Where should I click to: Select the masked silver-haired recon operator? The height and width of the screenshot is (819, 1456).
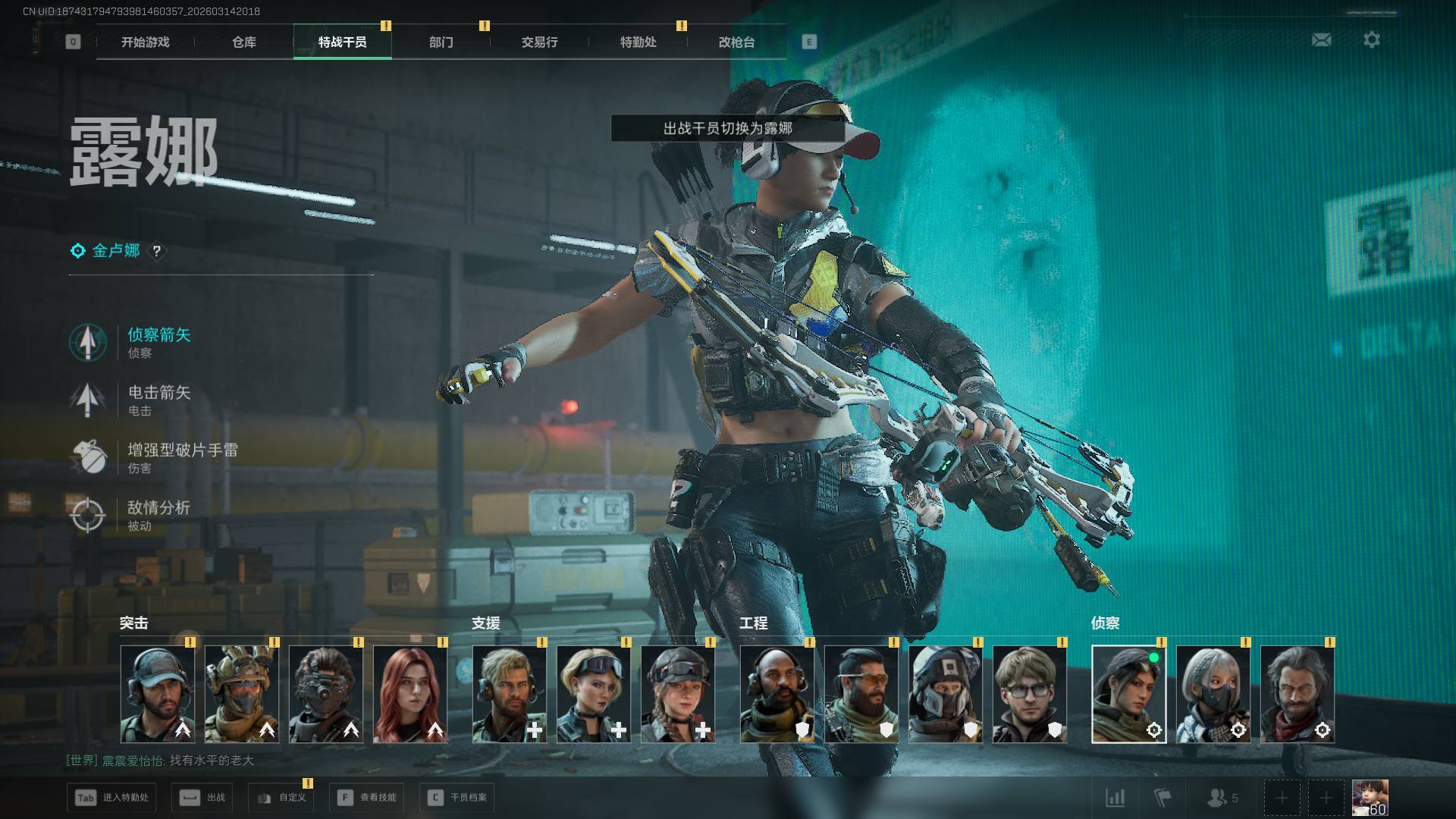[1213, 694]
